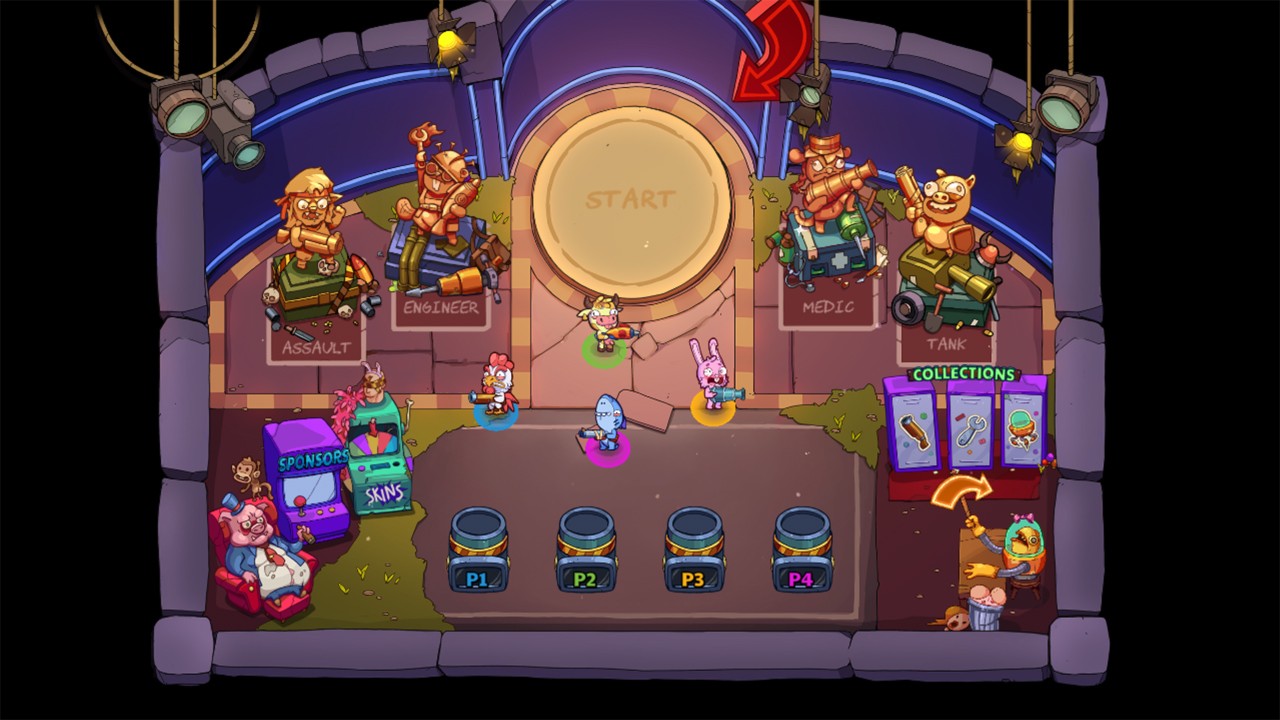Click the P2 player barrel
This screenshot has width=1280, height=720.
tap(585, 550)
